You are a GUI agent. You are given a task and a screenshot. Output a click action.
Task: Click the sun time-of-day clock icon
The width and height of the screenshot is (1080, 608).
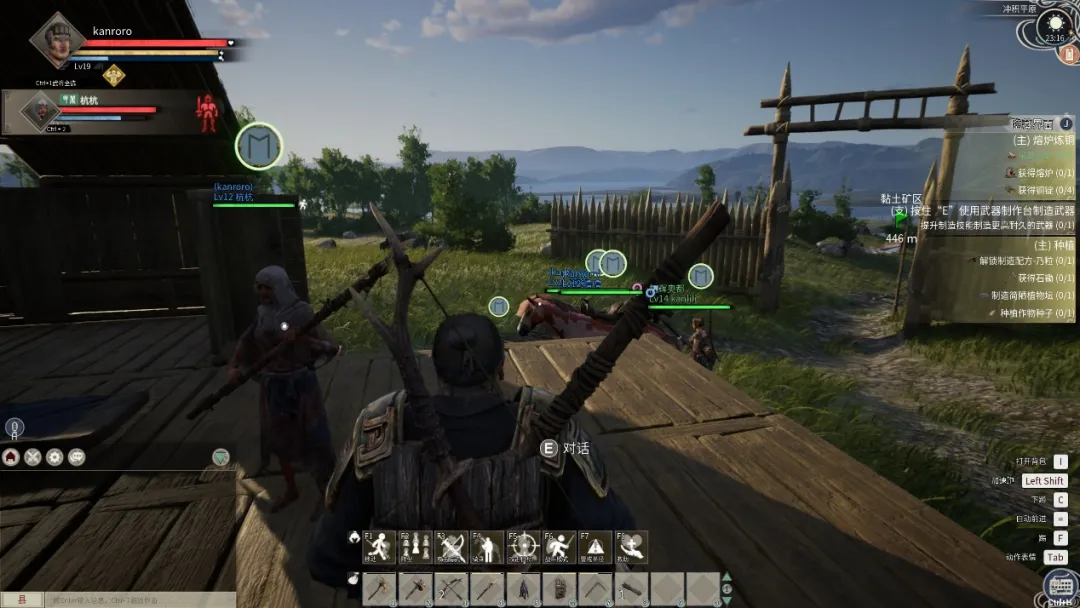point(1054,24)
